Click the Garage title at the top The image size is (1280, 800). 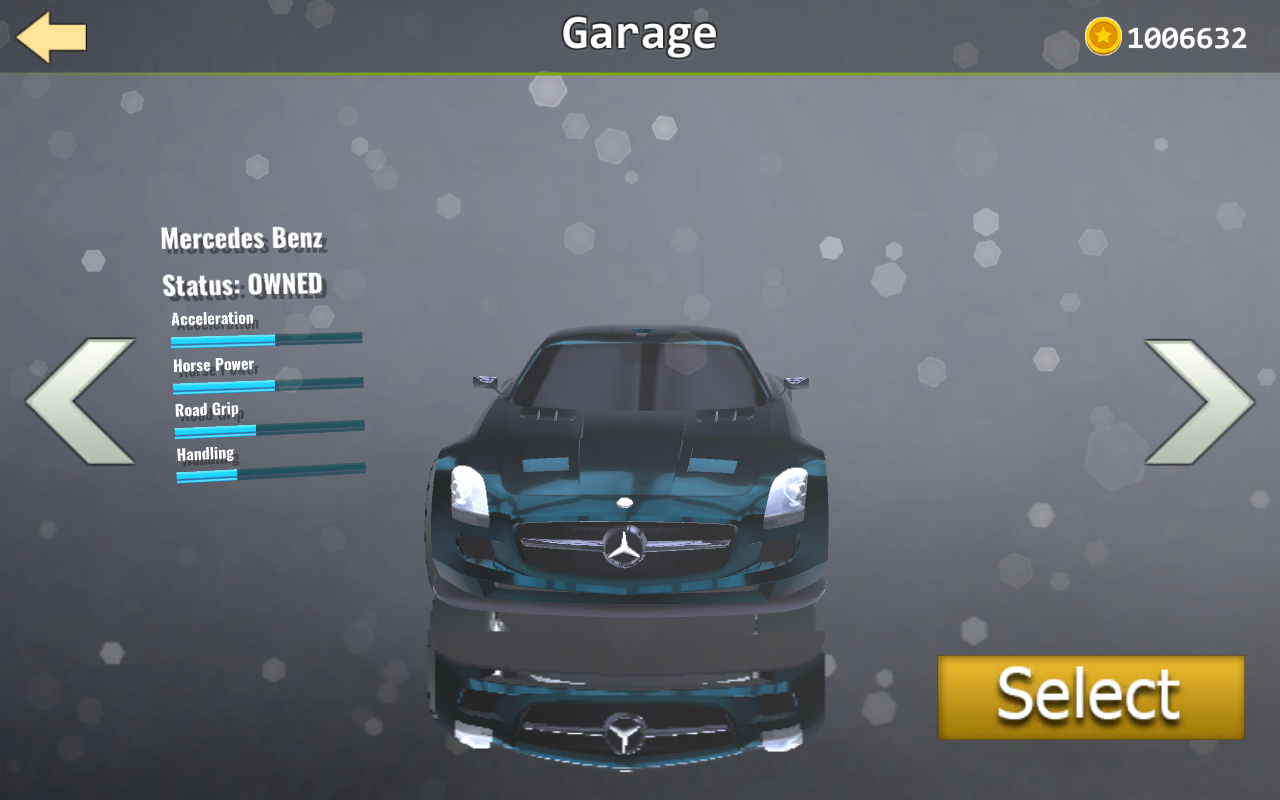[x=638, y=34]
